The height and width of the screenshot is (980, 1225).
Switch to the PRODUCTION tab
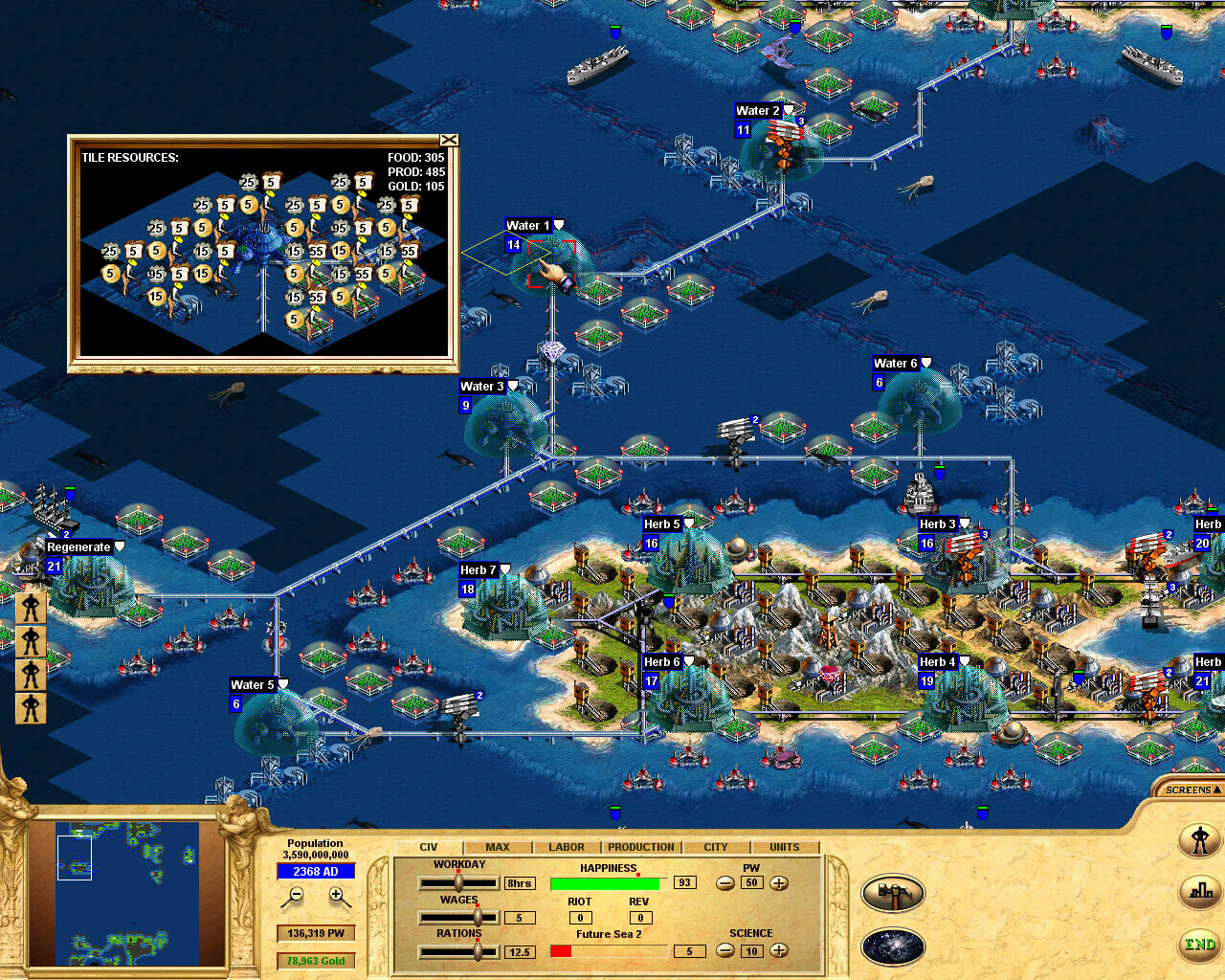(x=640, y=847)
